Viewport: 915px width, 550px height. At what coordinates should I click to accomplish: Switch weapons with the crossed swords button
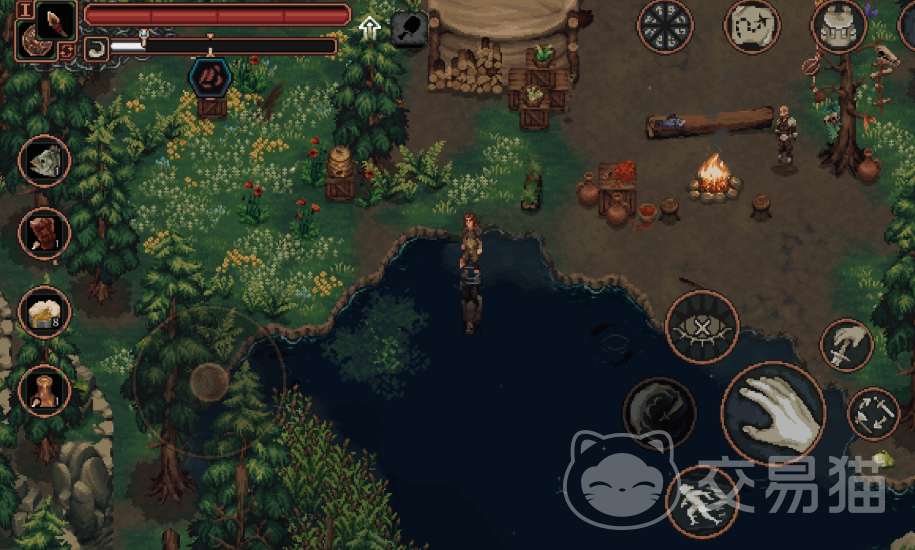pos(873,413)
